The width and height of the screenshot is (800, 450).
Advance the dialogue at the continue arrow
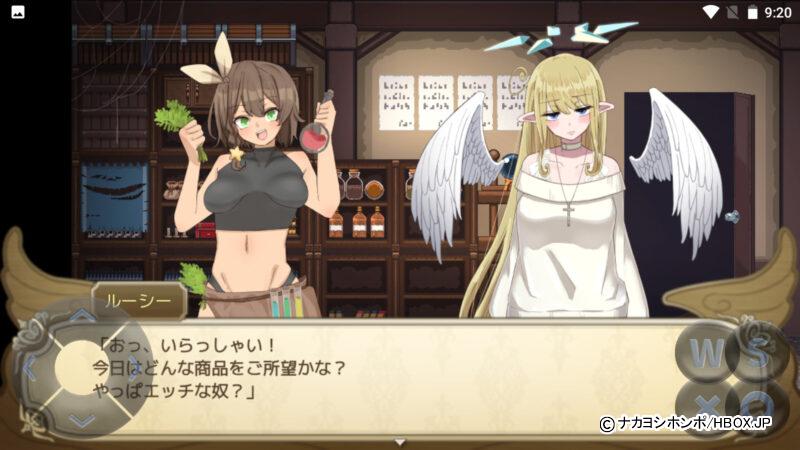click(x=400, y=441)
